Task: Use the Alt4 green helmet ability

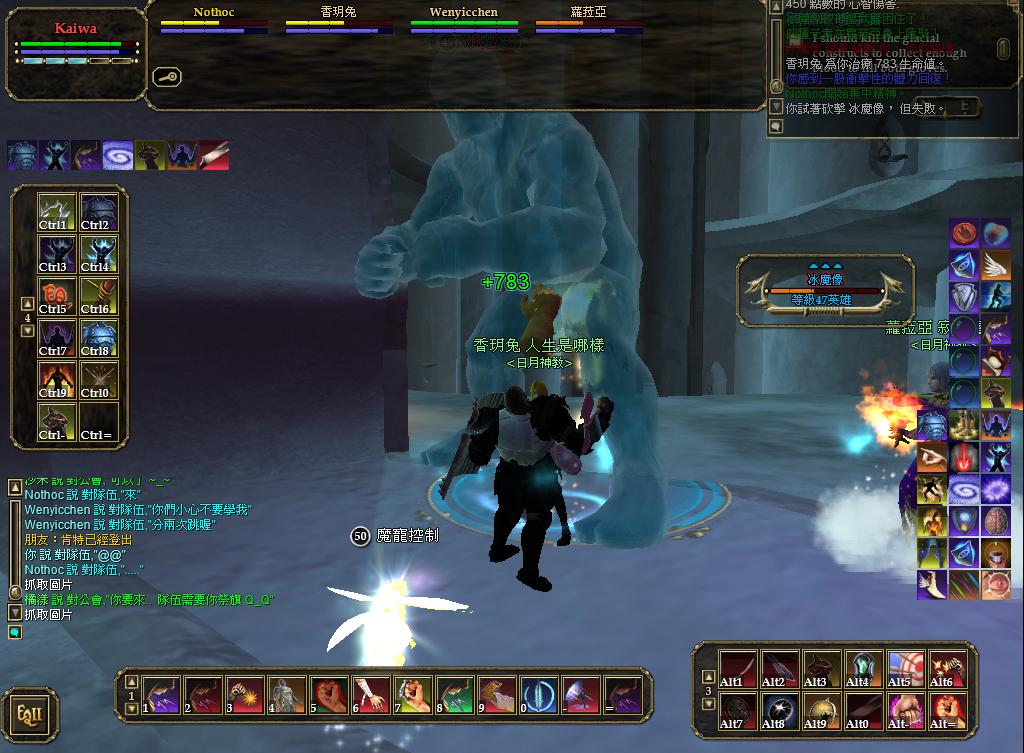Action: (x=863, y=669)
